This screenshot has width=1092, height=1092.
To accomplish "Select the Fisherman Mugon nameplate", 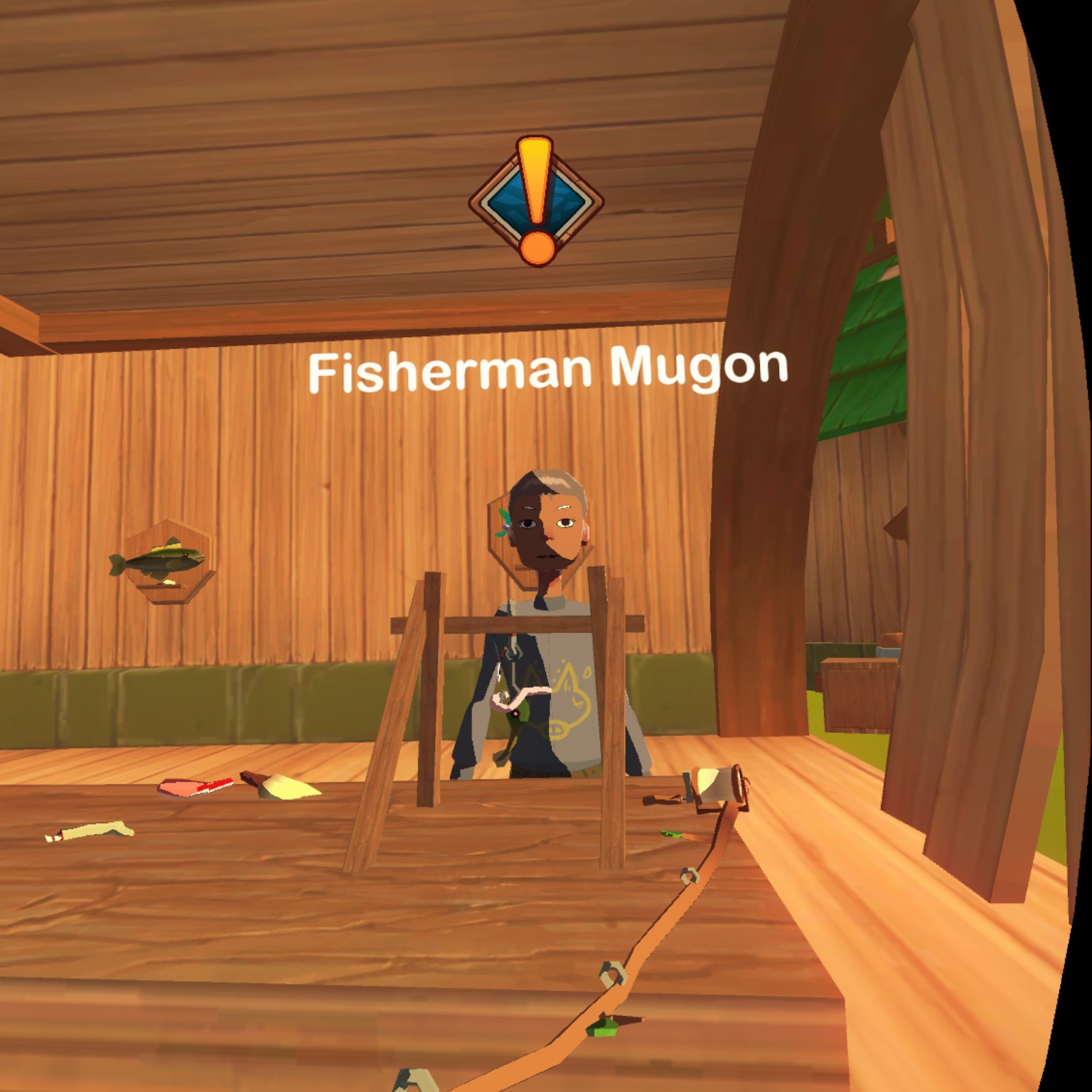I will pos(548,370).
